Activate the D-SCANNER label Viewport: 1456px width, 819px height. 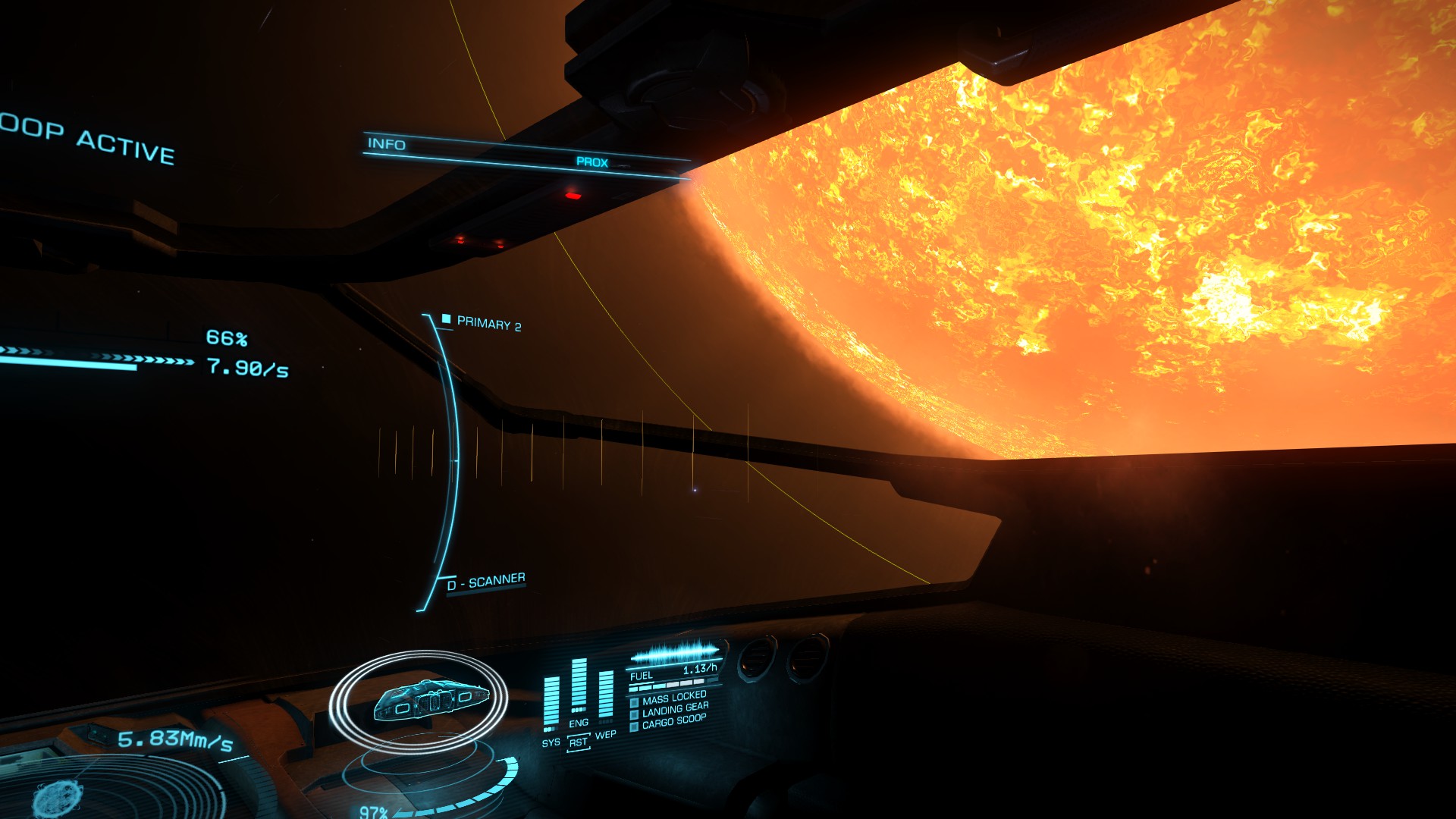click(x=486, y=582)
